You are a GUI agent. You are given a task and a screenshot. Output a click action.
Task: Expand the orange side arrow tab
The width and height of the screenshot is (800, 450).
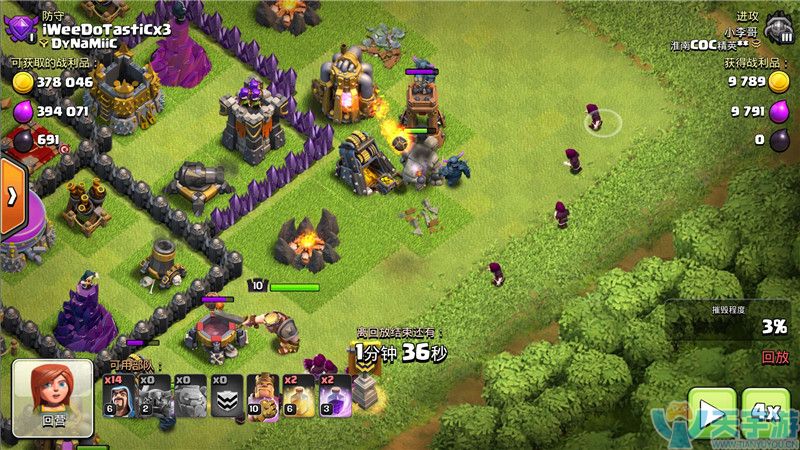point(12,196)
